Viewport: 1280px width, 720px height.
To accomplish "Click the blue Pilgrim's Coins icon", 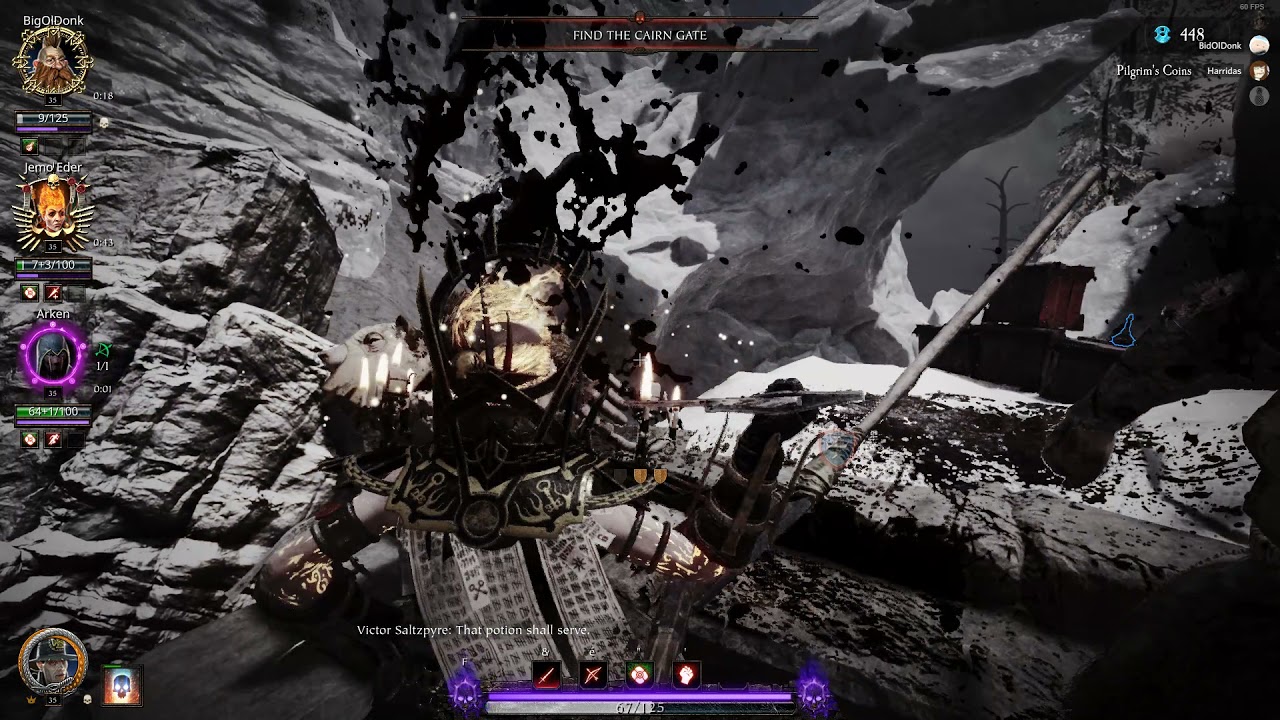I will pos(1162,35).
